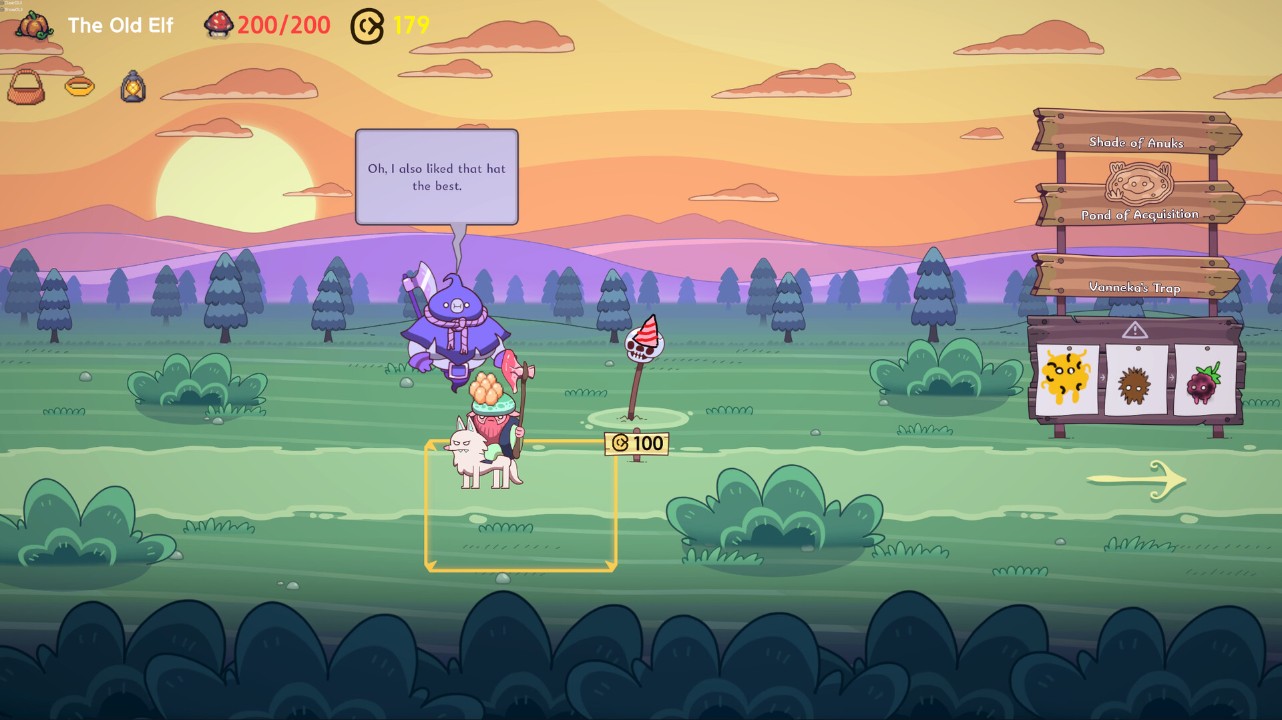Select the woven basket relic icon
The width and height of the screenshot is (1282, 720).
(x=26, y=88)
